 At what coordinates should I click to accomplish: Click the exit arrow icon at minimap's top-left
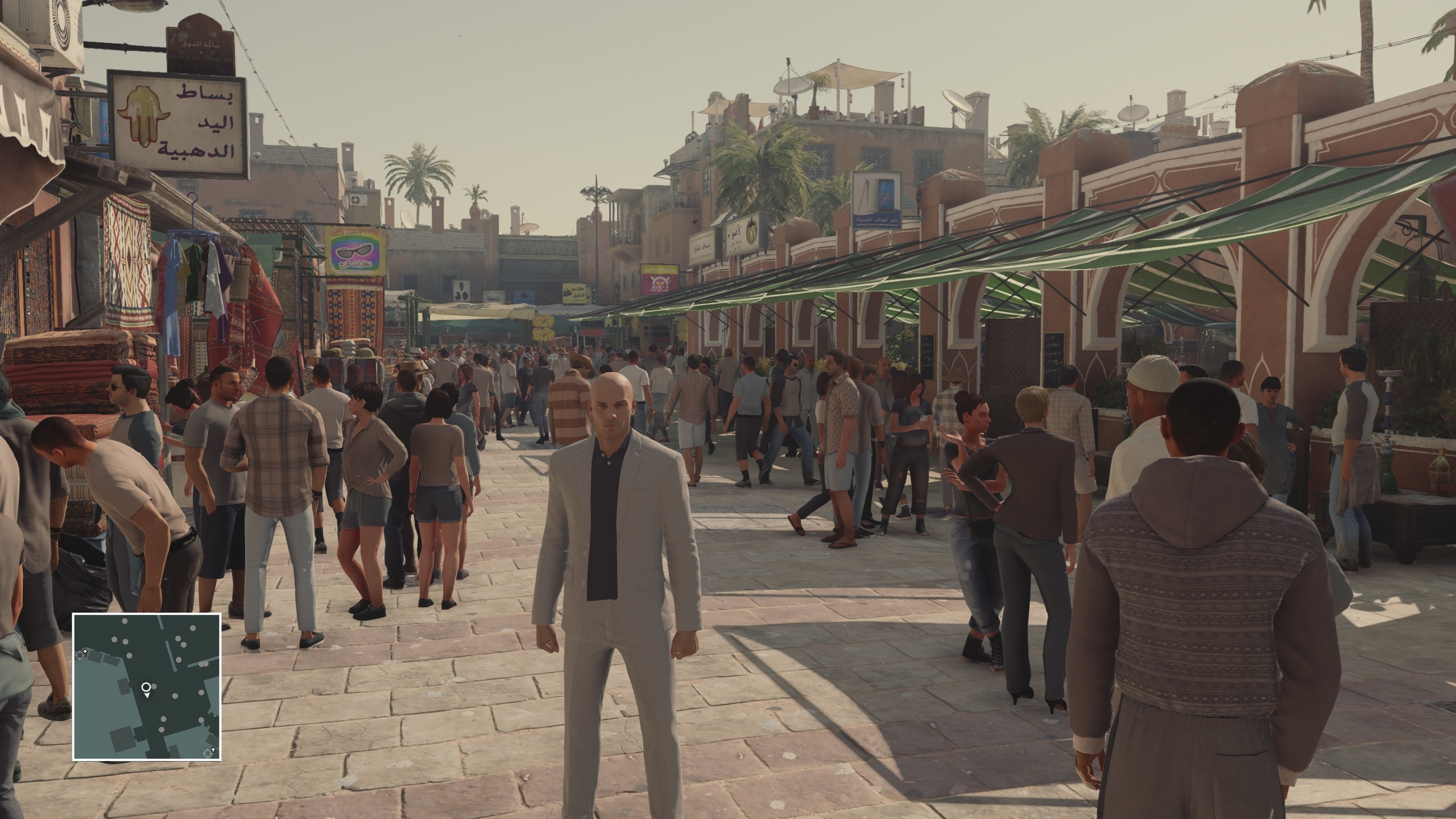(x=85, y=651)
